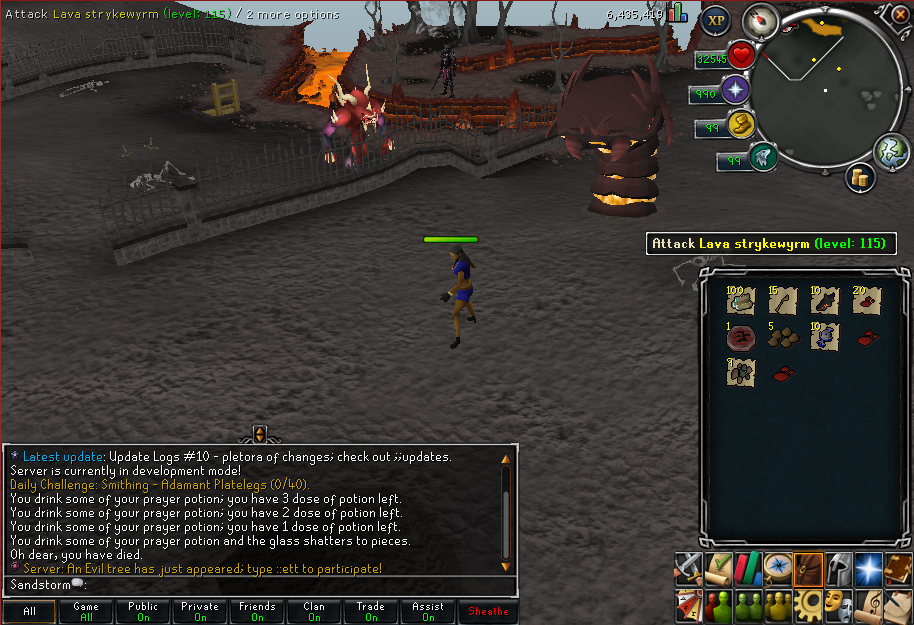This screenshot has width=914, height=625.
Task: Open the world map globe
Action: (889, 150)
